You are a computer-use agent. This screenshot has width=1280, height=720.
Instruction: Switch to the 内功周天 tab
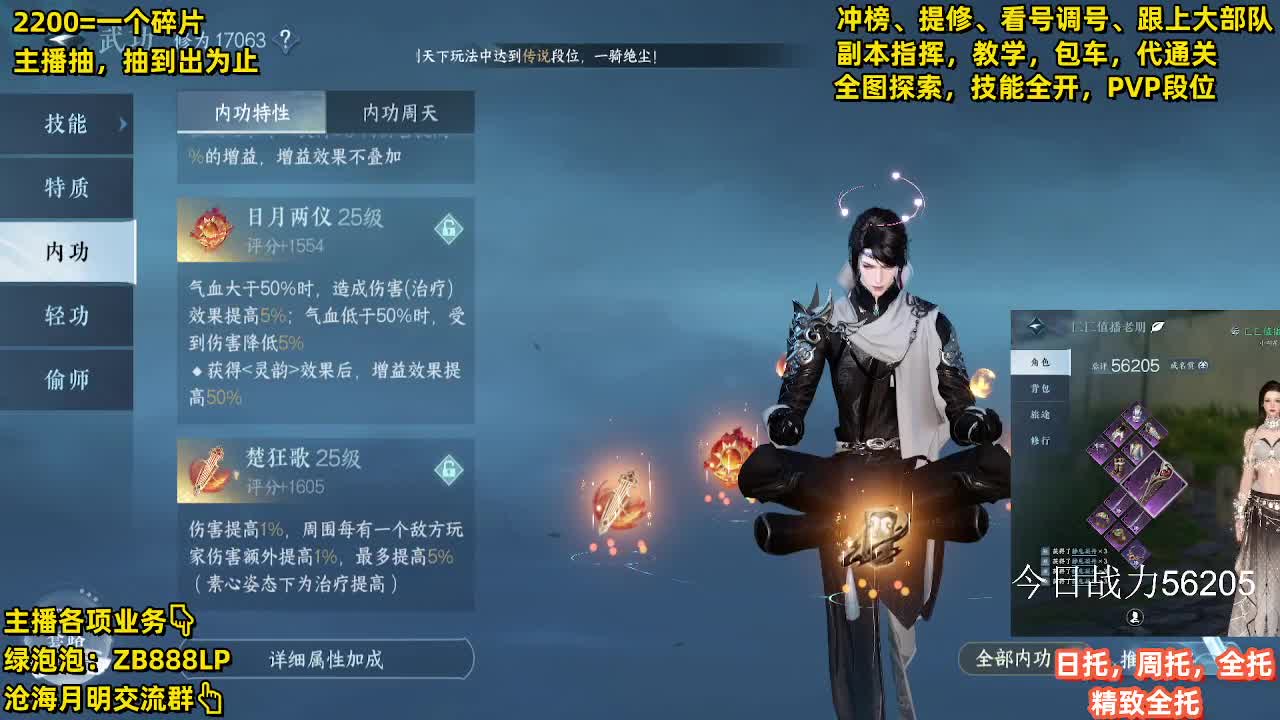click(x=400, y=113)
